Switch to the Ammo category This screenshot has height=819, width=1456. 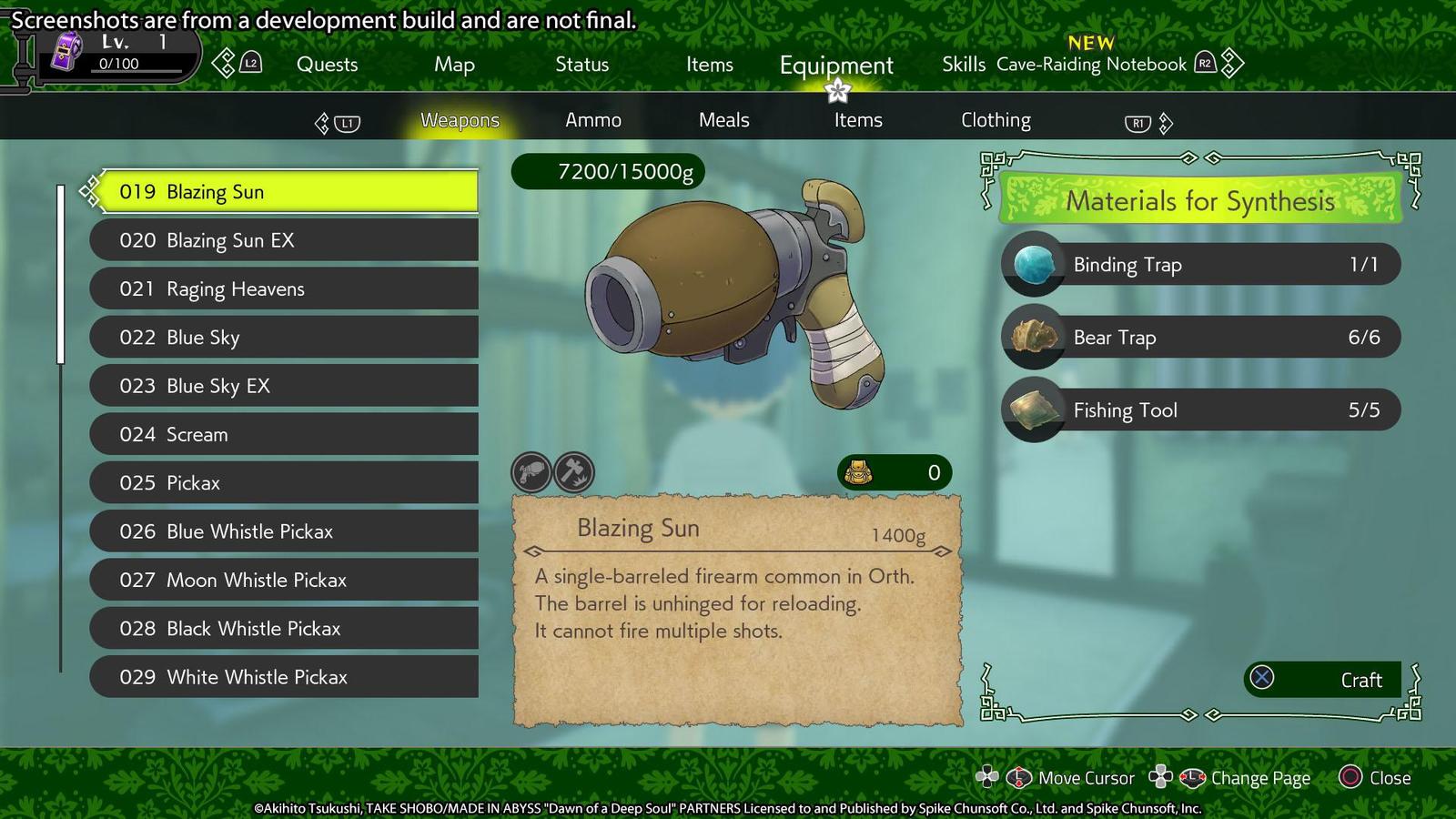click(x=592, y=120)
